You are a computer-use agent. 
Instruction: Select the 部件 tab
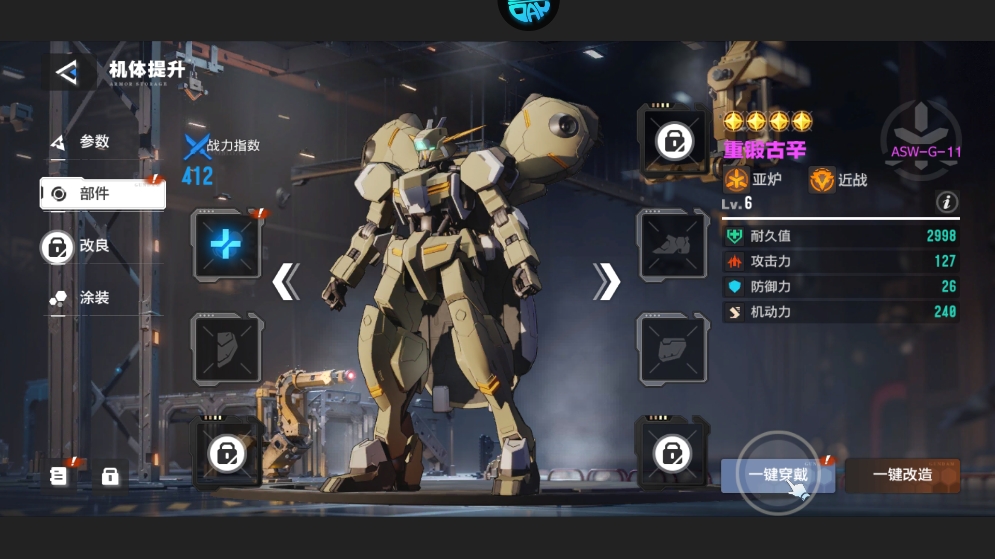[x=102, y=194]
